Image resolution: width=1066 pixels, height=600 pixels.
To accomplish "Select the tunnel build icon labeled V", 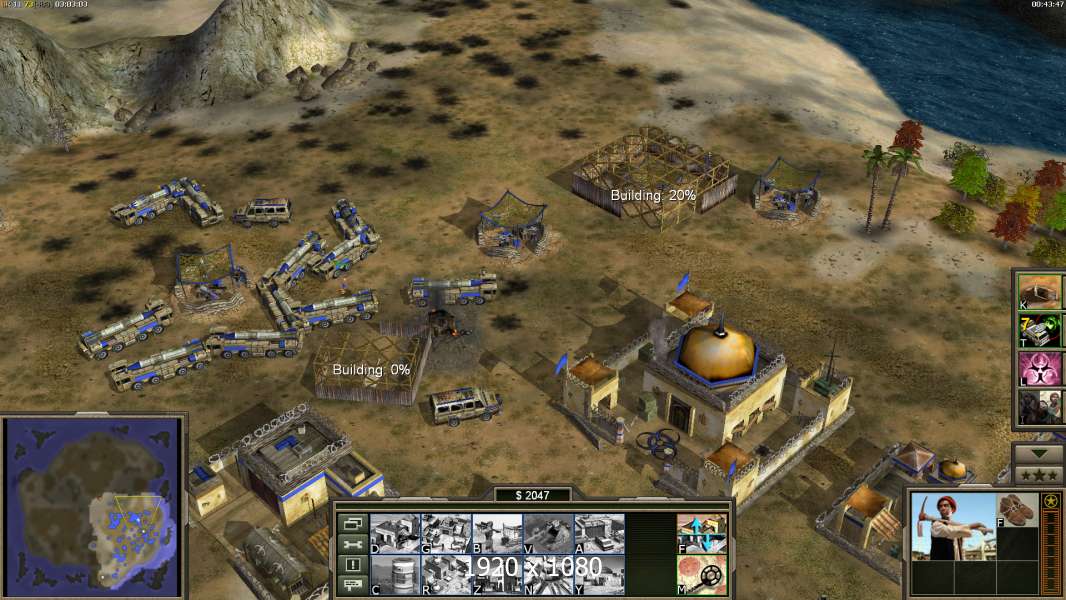I will [x=548, y=533].
